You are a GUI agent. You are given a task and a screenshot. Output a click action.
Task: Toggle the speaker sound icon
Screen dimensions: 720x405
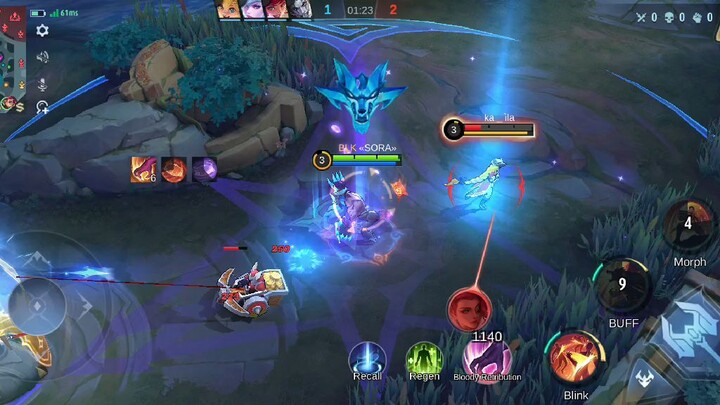coord(42,57)
